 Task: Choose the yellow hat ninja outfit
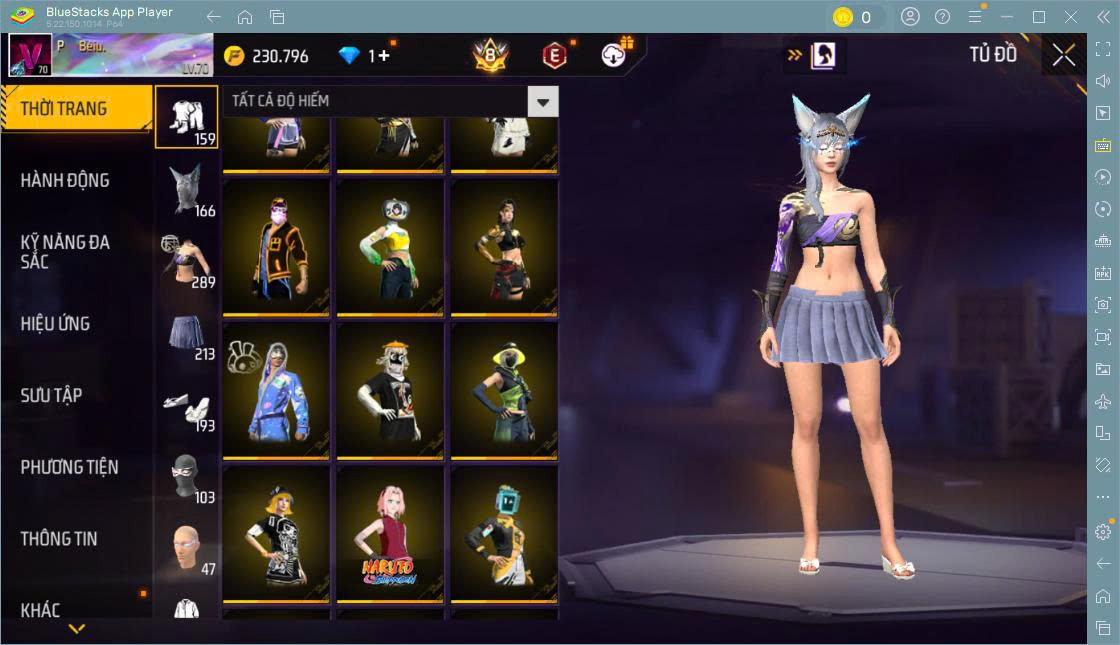(503, 389)
